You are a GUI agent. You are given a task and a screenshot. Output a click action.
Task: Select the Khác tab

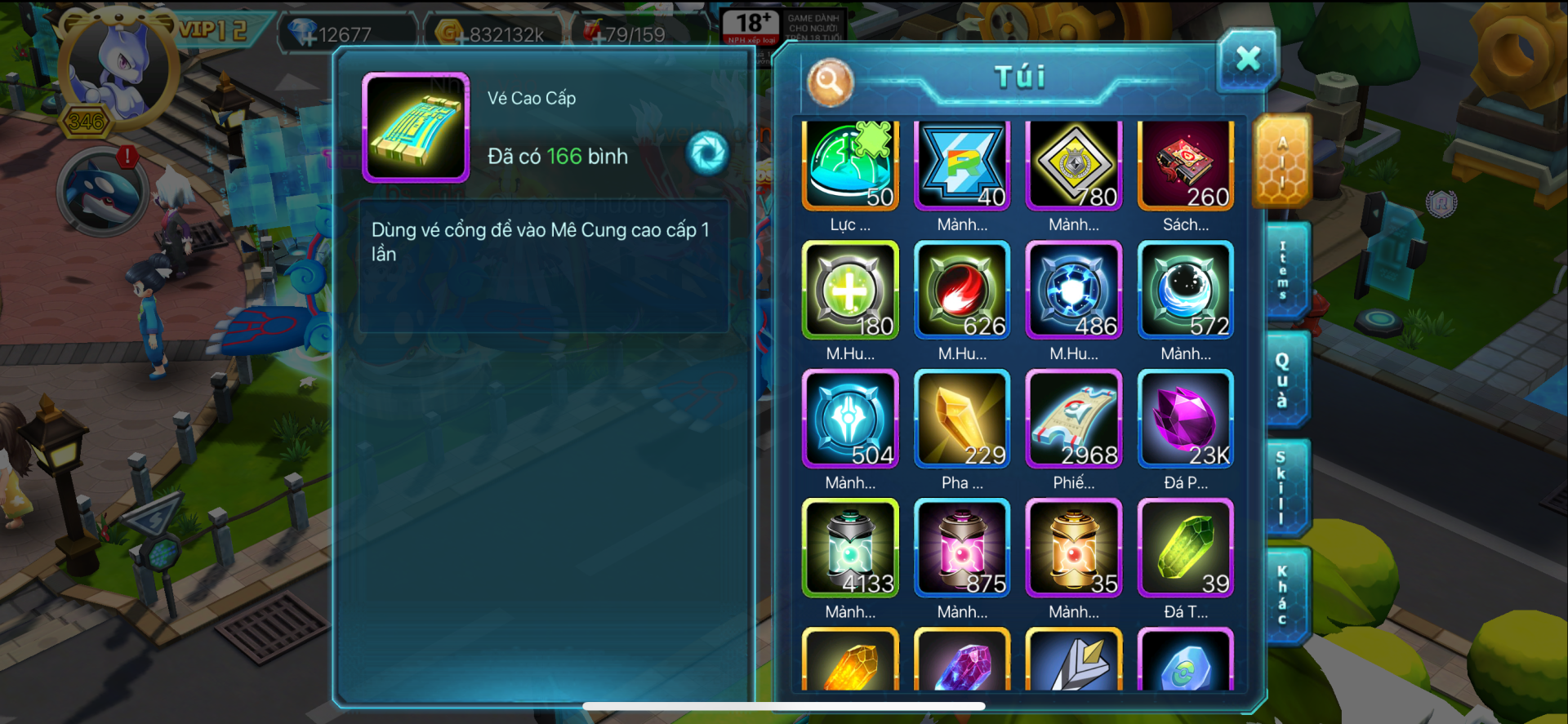(x=1283, y=595)
